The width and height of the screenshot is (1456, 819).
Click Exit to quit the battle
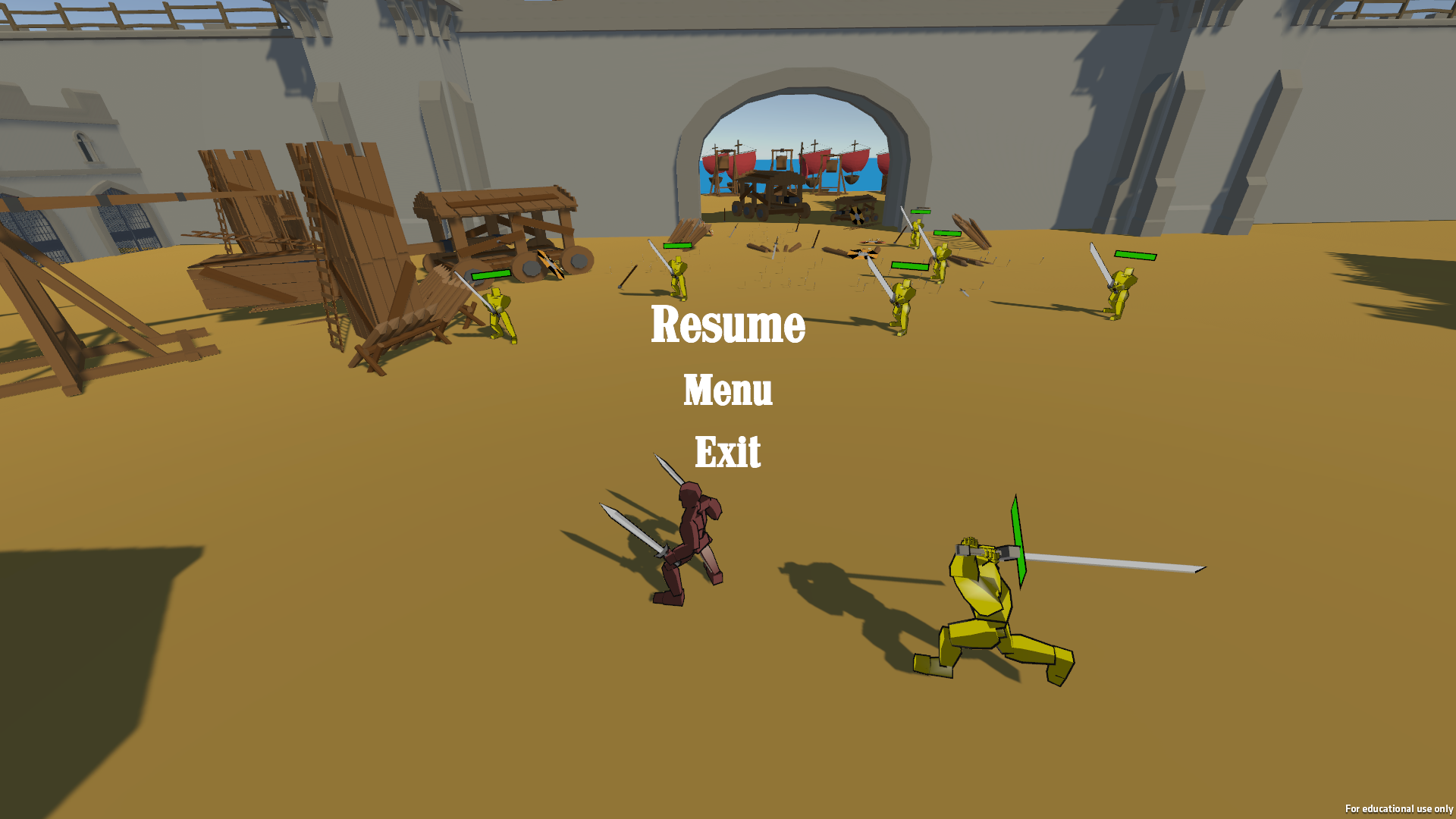[726, 452]
